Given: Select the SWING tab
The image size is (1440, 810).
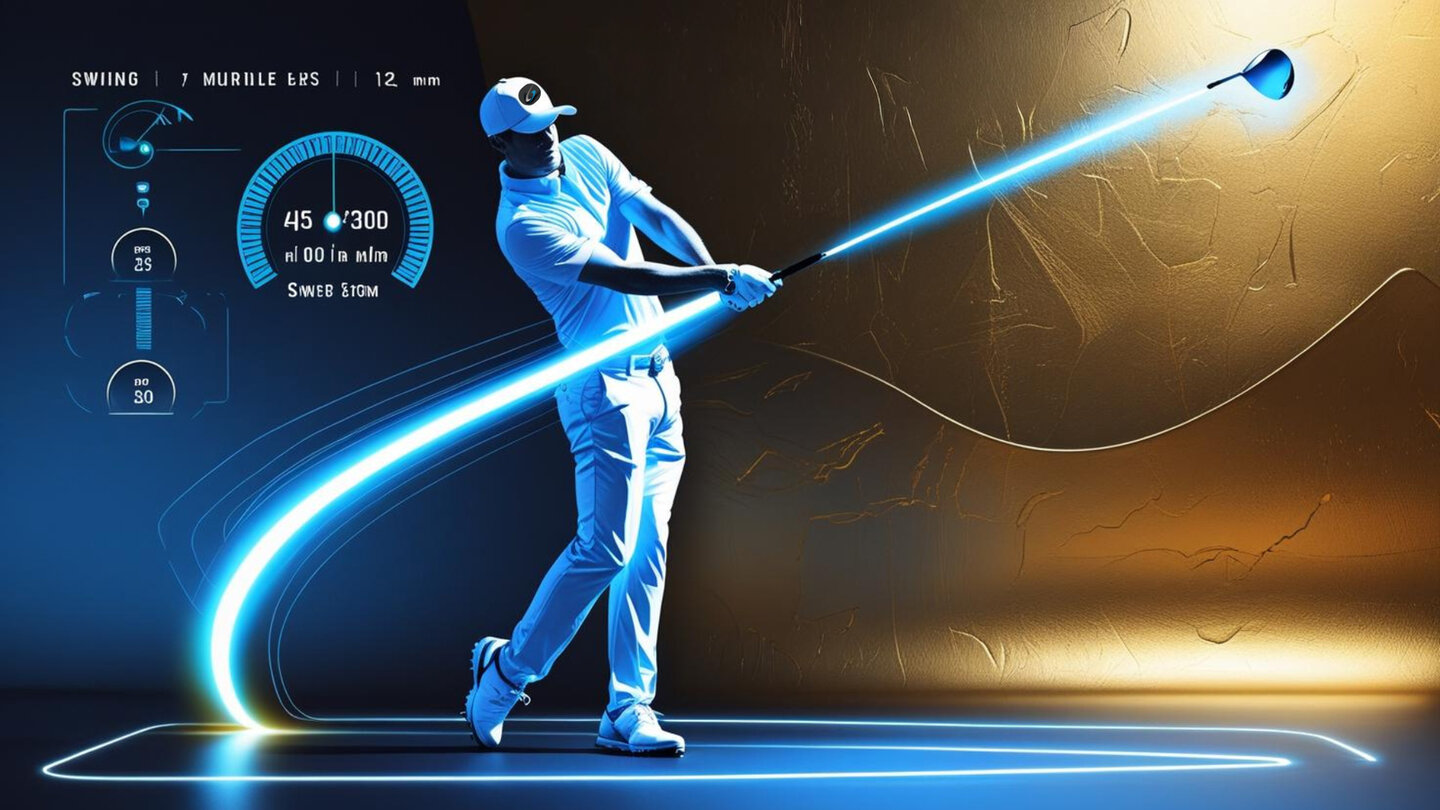Looking at the screenshot, I should coord(105,79).
